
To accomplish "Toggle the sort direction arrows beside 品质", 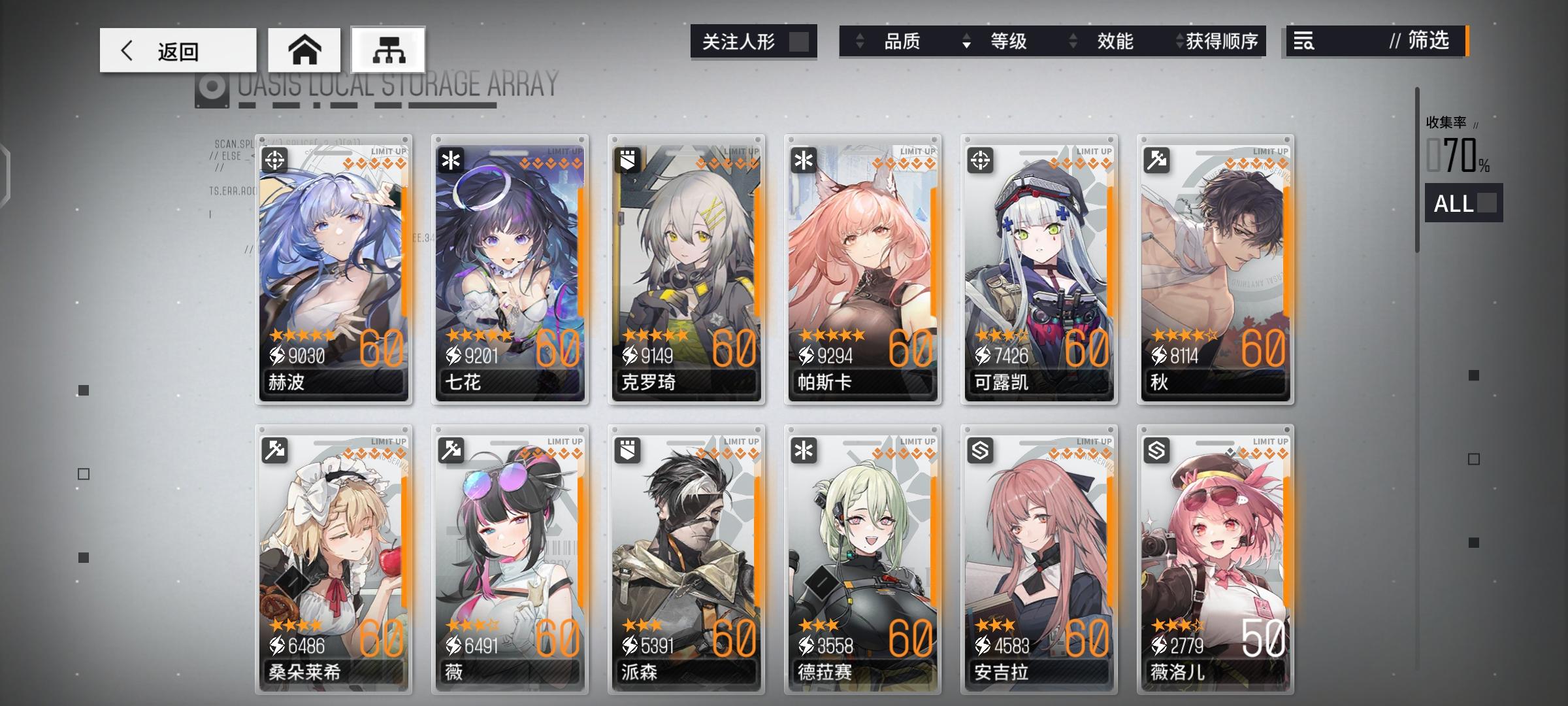I will (x=860, y=41).
